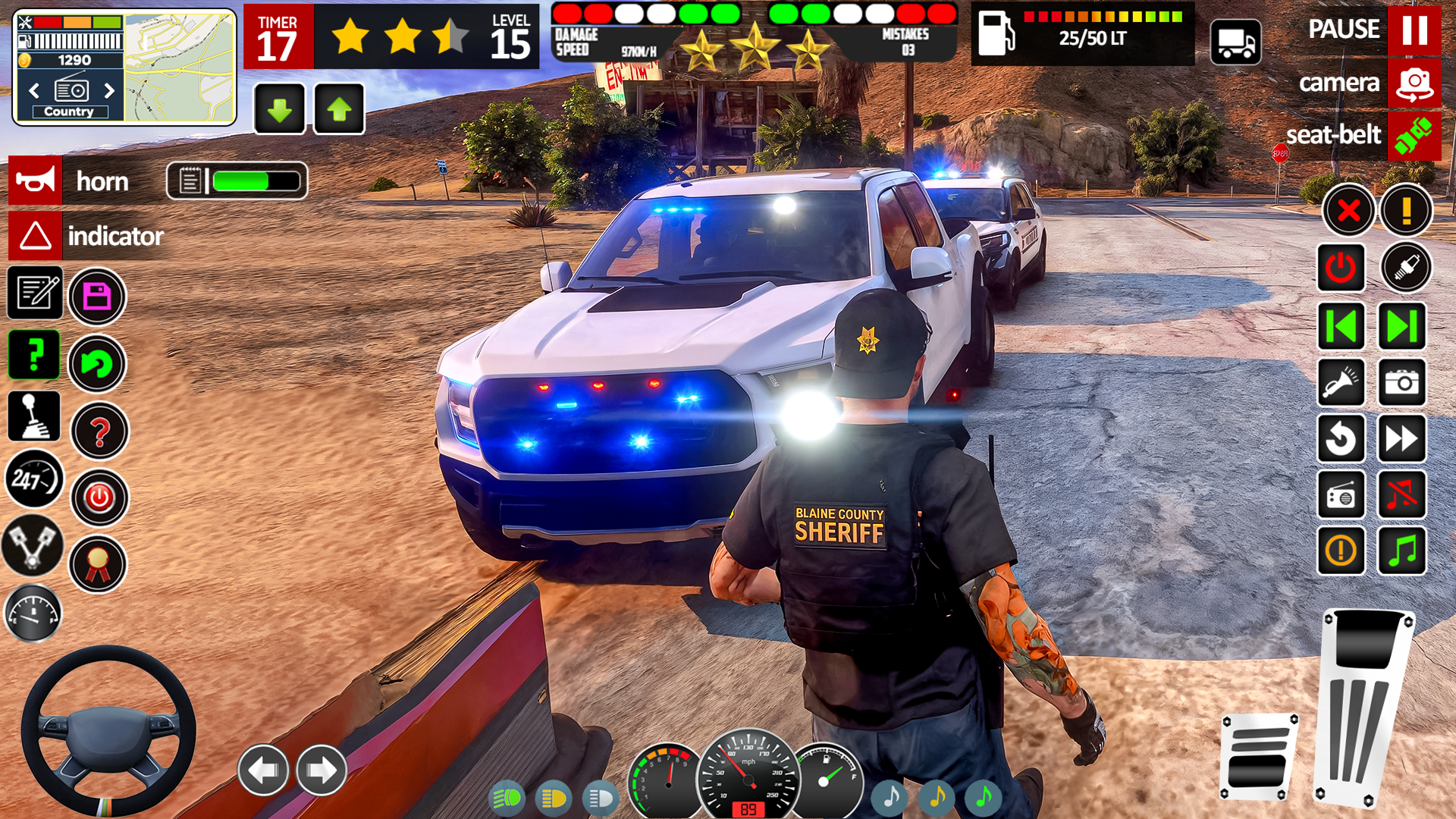Viewport: 1456px width, 819px height.
Task: Tap the green up arrow button
Action: pos(339,110)
